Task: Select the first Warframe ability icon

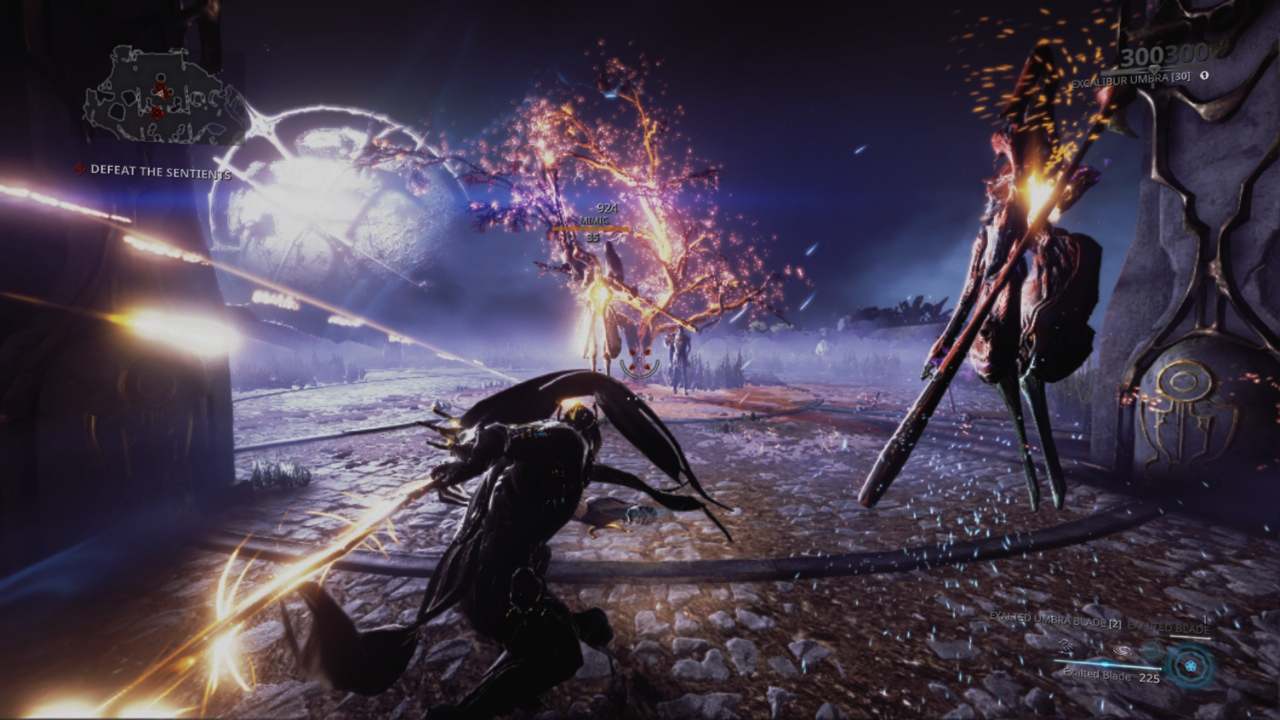Action: [x=1066, y=647]
